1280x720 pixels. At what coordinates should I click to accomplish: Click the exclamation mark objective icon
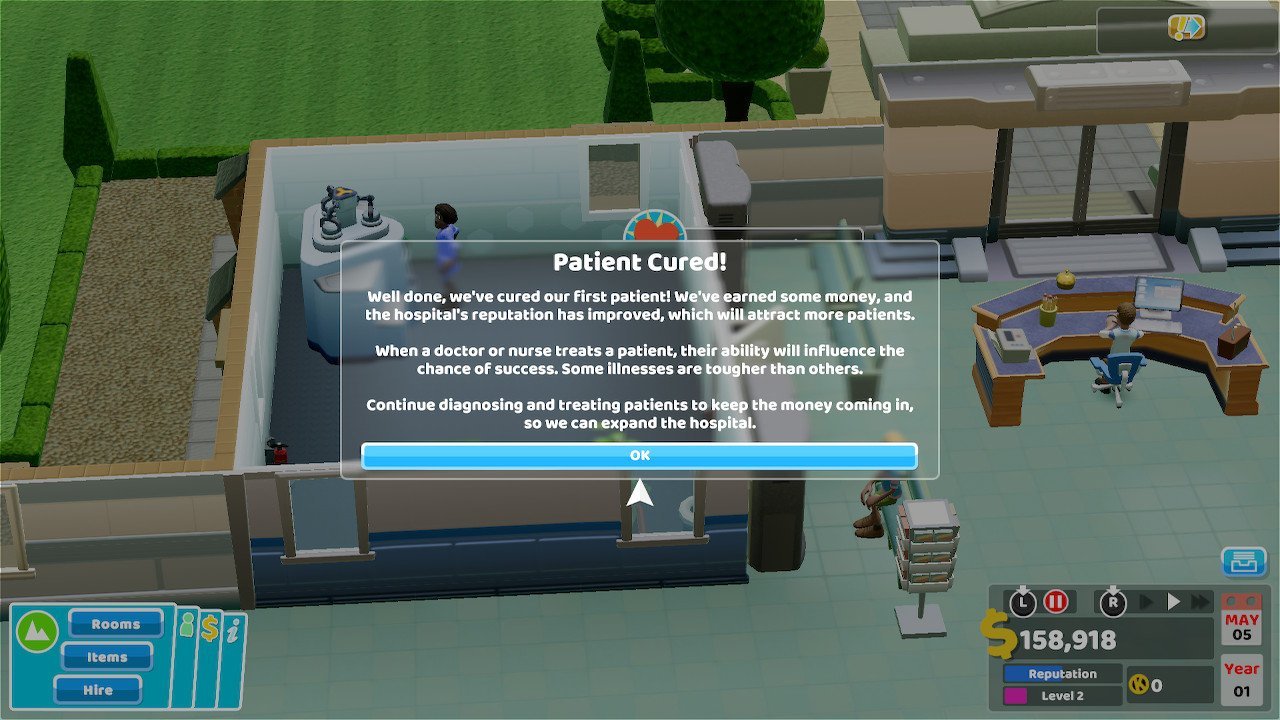(x=1186, y=28)
